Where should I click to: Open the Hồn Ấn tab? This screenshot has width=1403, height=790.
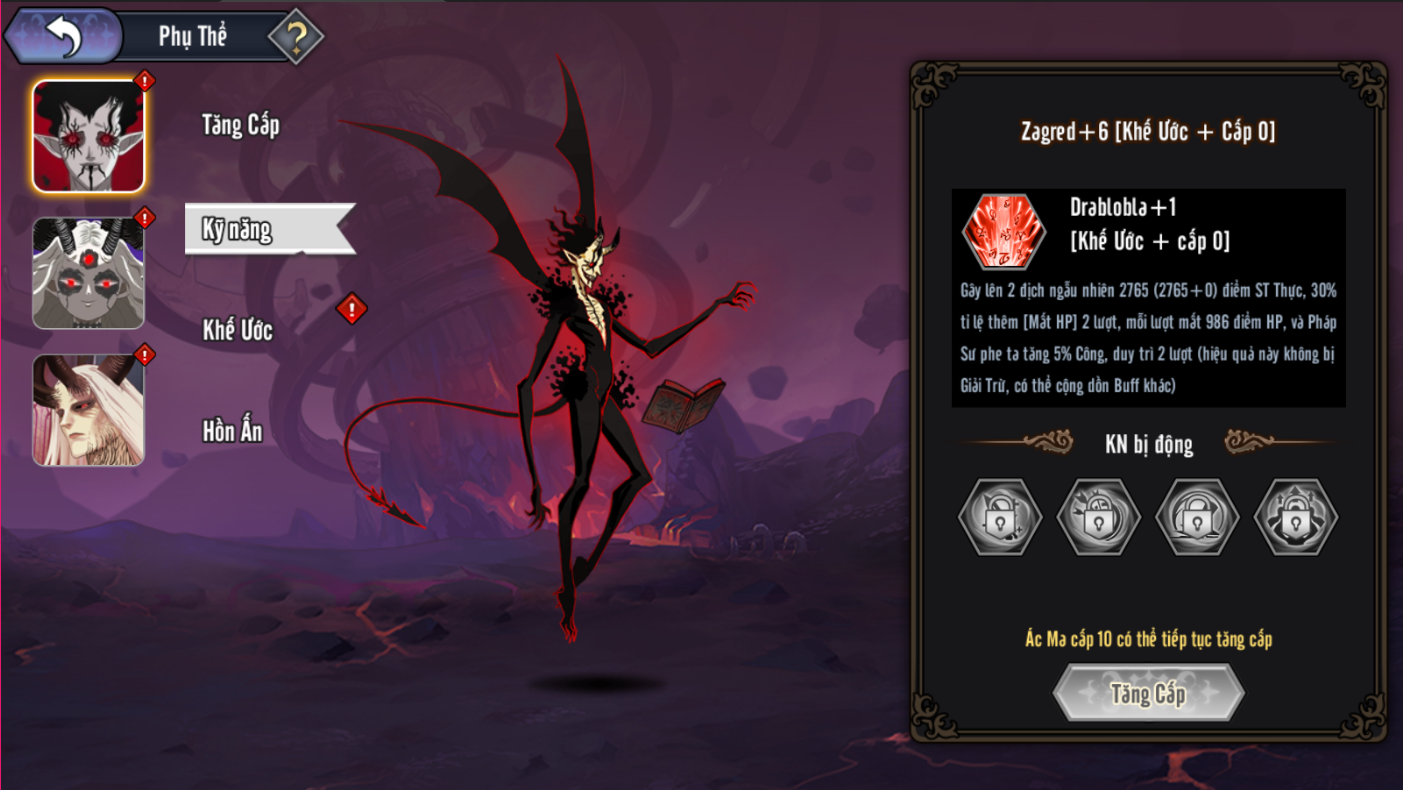click(x=233, y=432)
